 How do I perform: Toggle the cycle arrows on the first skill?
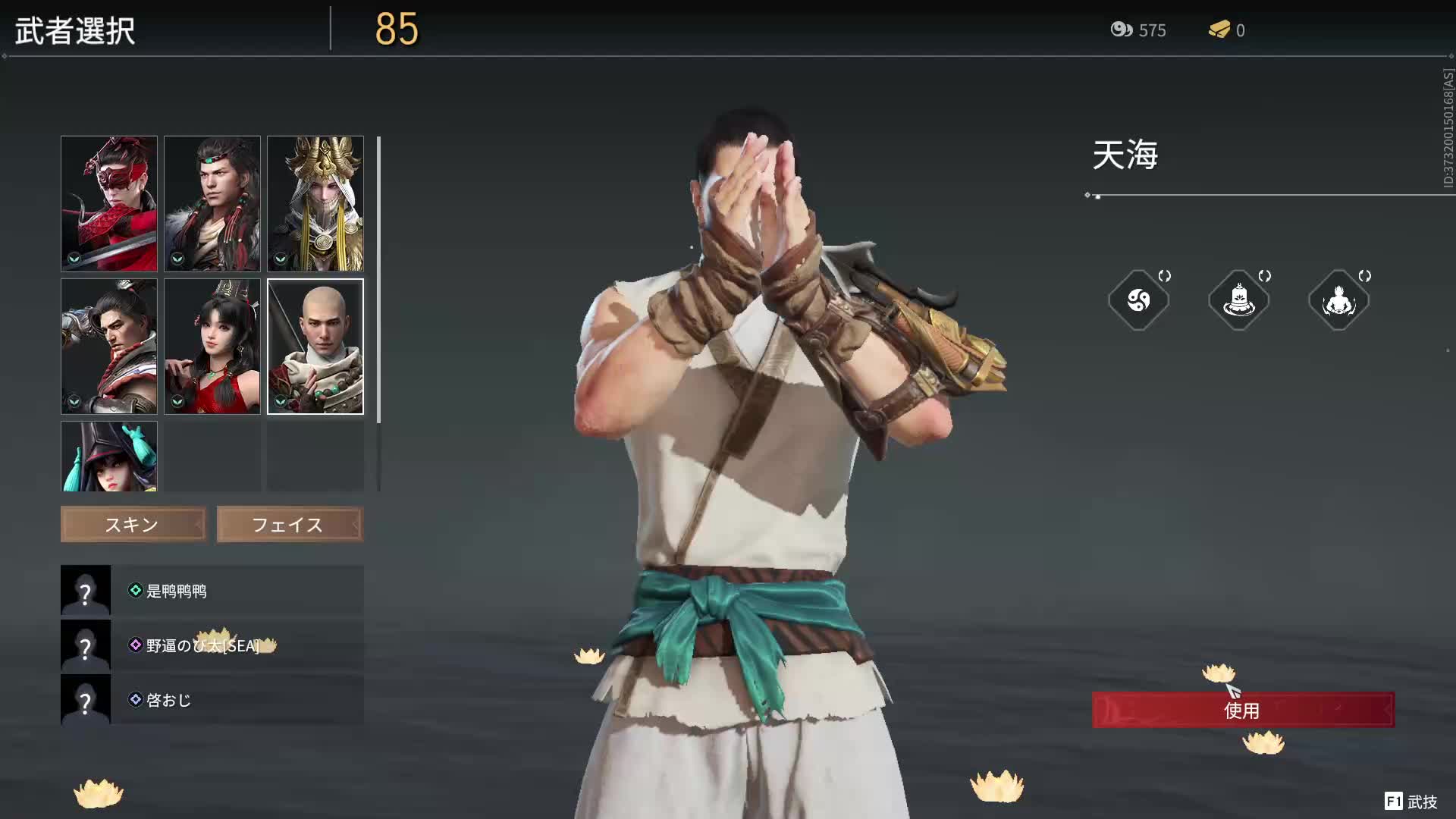click(x=1166, y=276)
